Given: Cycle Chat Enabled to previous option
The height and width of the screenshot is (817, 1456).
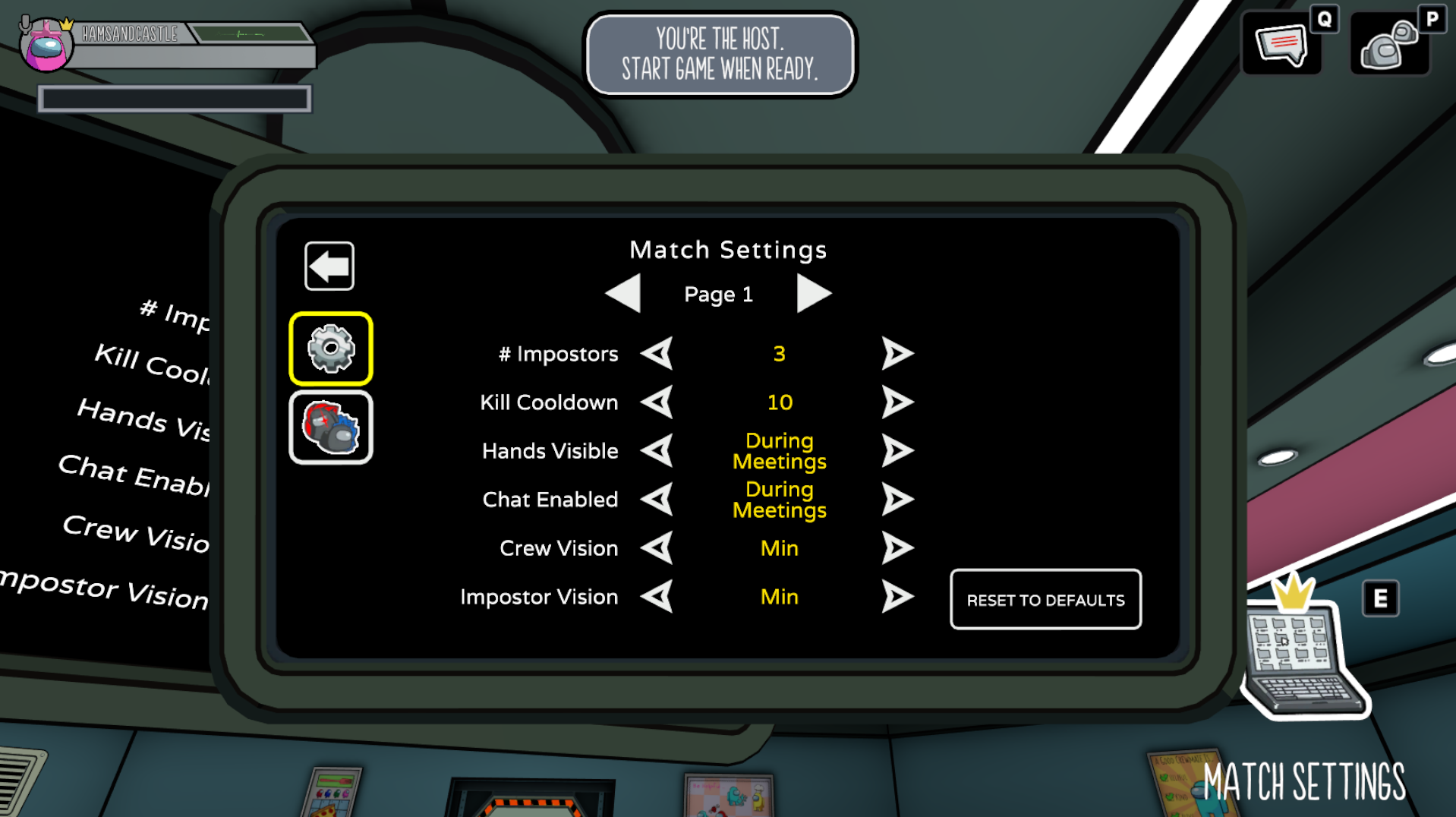Looking at the screenshot, I should pos(657,499).
